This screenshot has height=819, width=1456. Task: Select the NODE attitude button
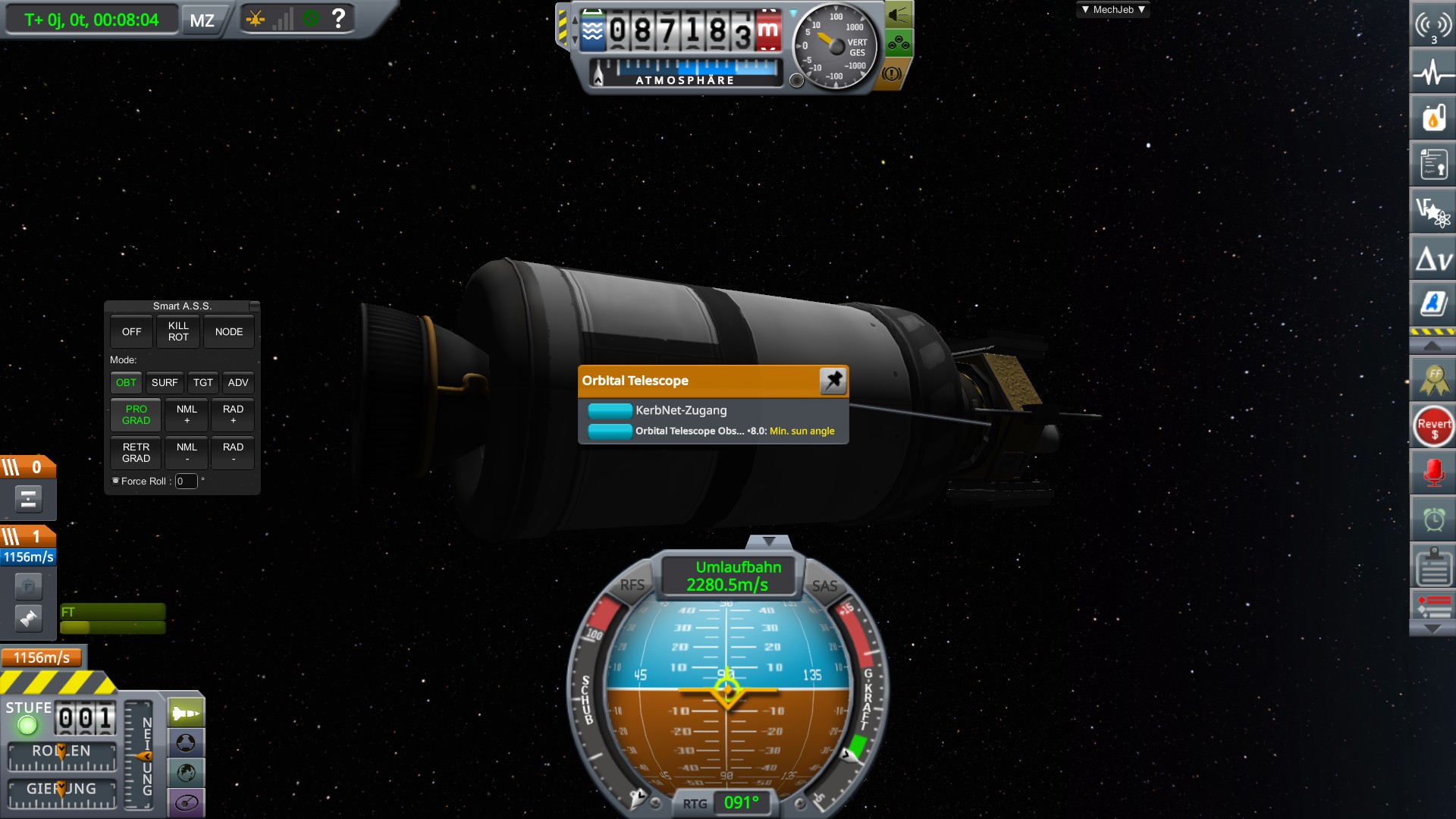click(228, 331)
